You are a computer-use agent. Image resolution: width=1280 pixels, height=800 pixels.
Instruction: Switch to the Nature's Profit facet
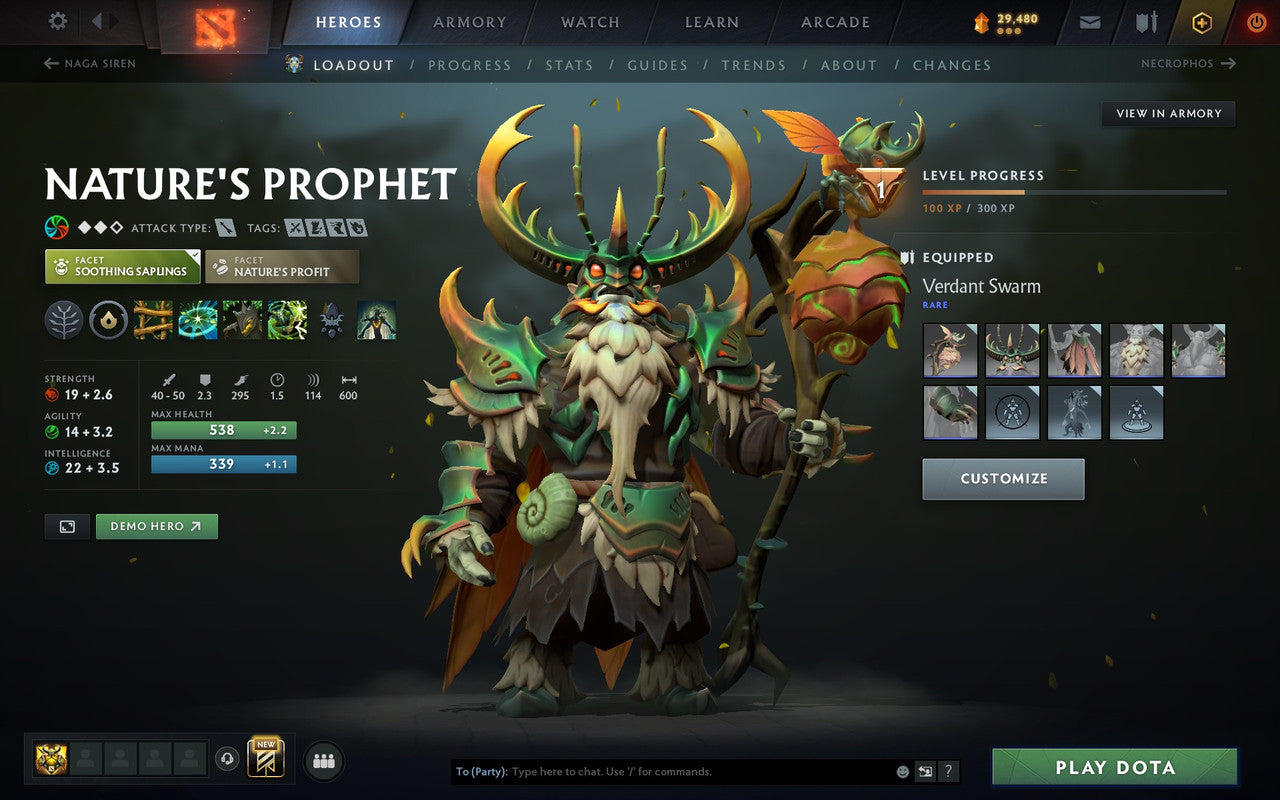pos(282,266)
